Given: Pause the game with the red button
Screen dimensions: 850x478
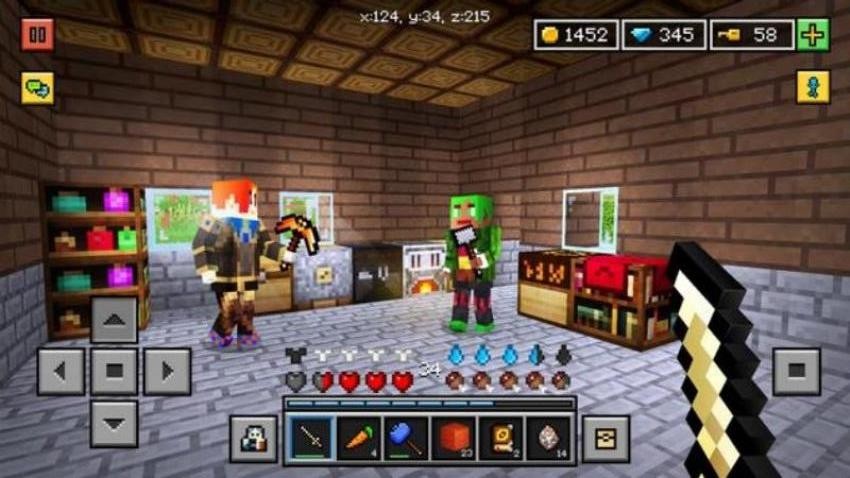Looking at the screenshot, I should tap(37, 34).
